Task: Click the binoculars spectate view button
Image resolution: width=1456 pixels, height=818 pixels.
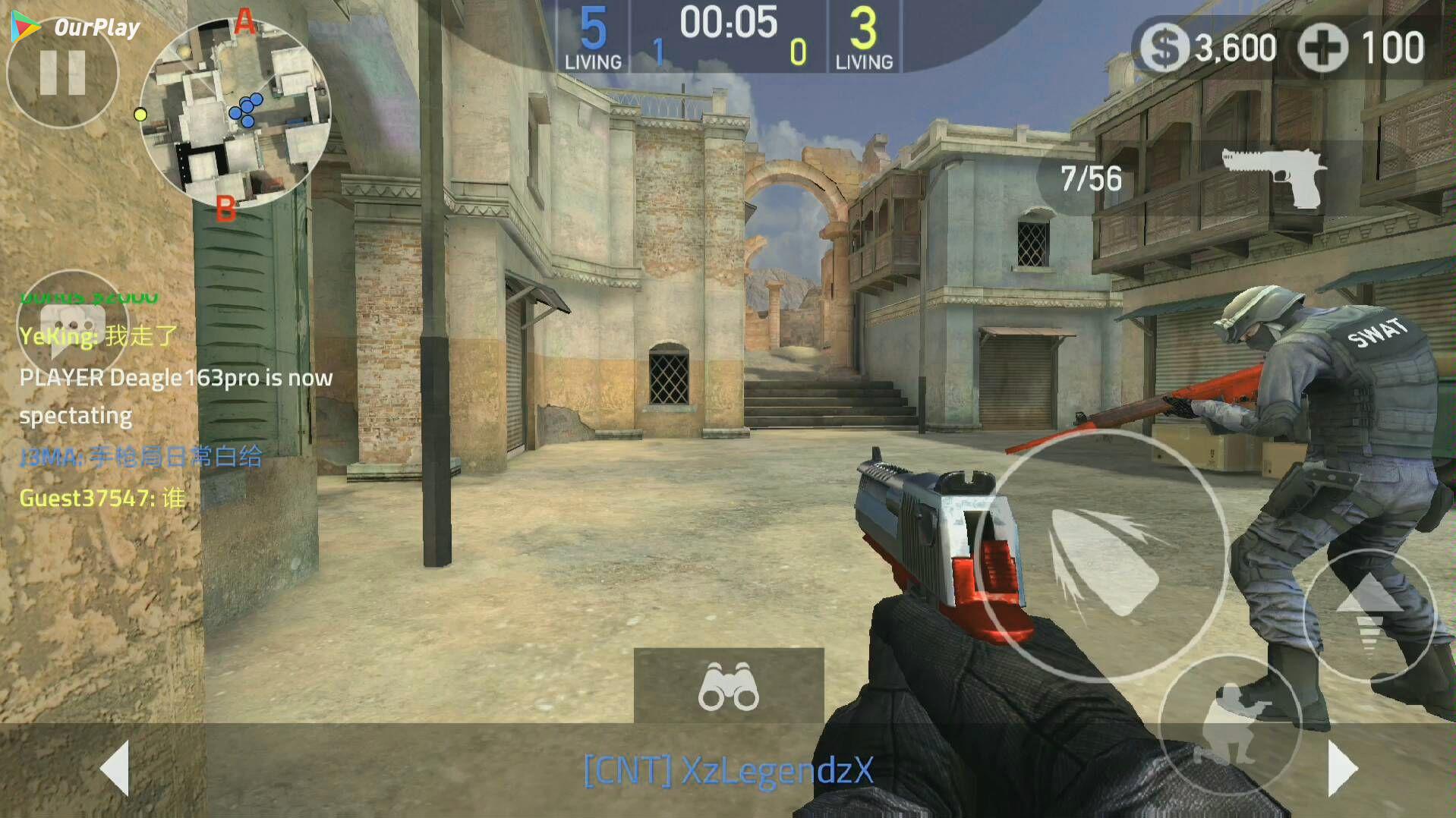Action: [x=729, y=685]
